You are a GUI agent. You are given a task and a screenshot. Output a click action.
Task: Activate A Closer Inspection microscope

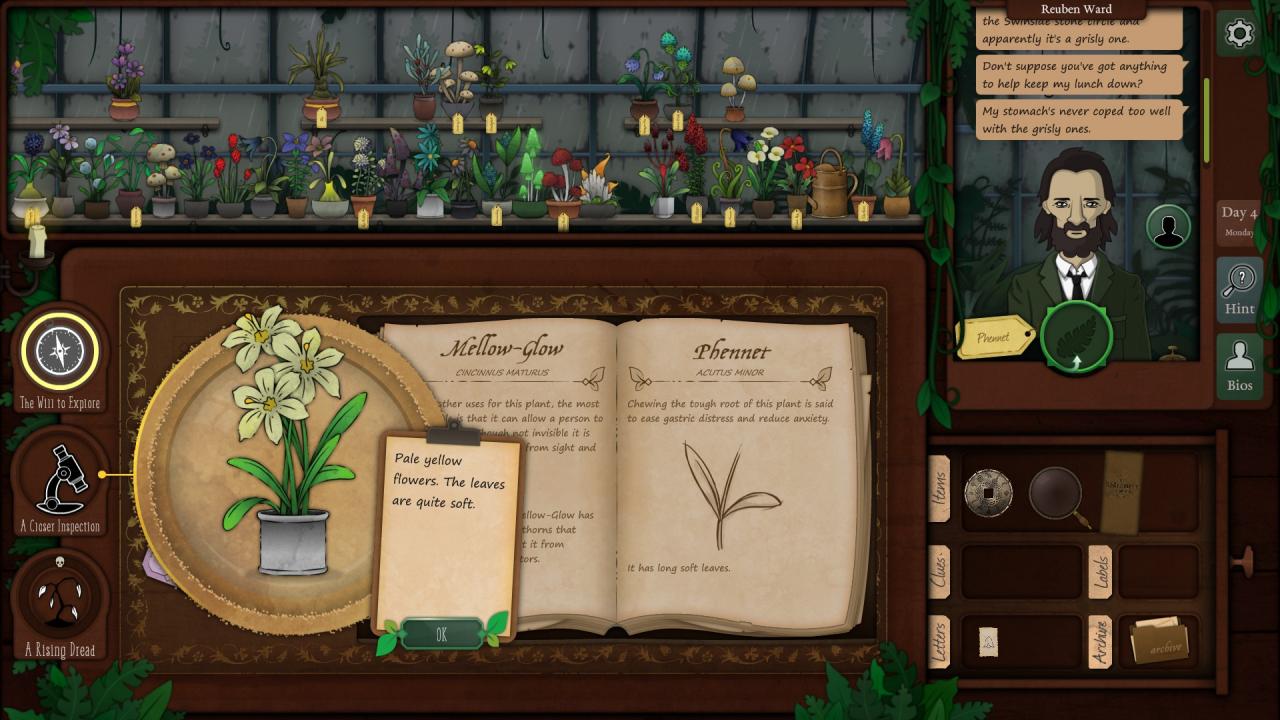(60, 478)
